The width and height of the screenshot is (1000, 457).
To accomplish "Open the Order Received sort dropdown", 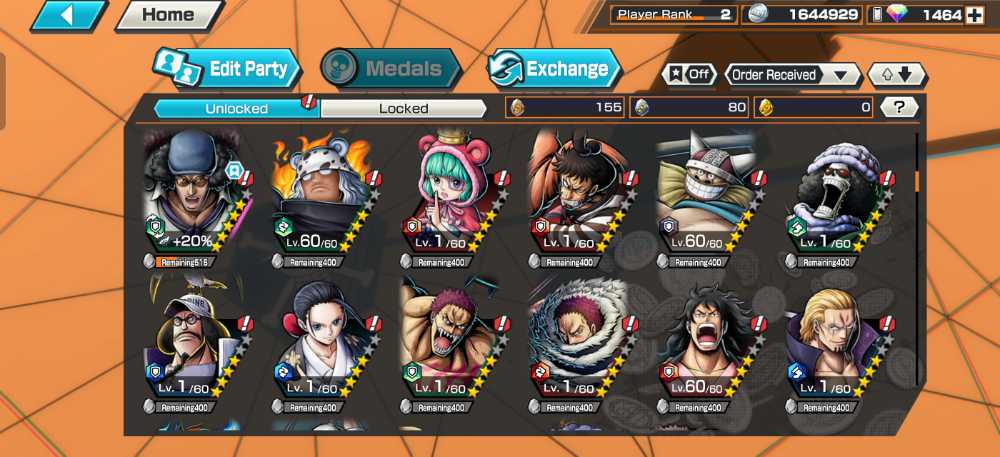I will click(793, 75).
